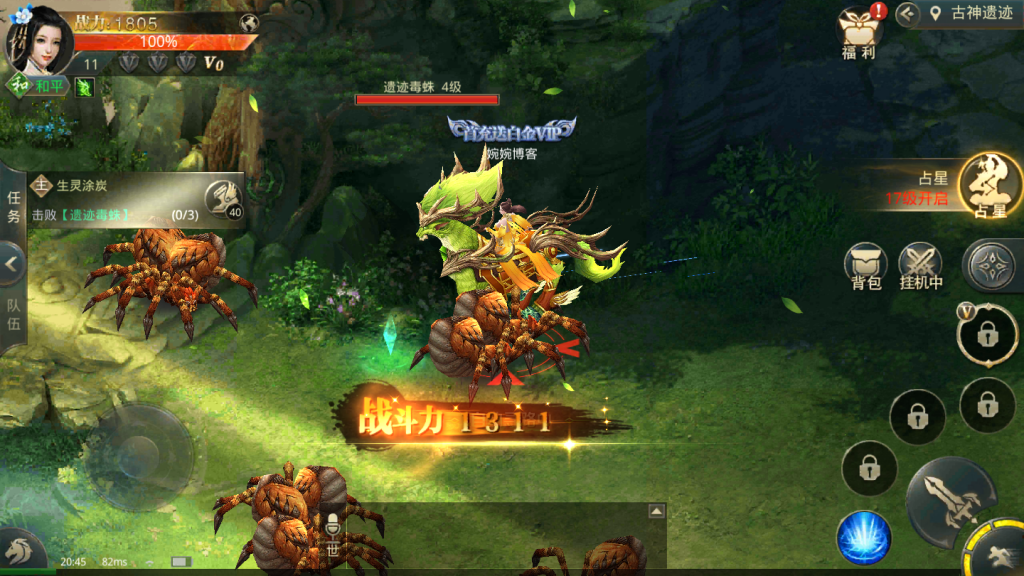Open the 福利 welfare gift icon

pos(858,34)
